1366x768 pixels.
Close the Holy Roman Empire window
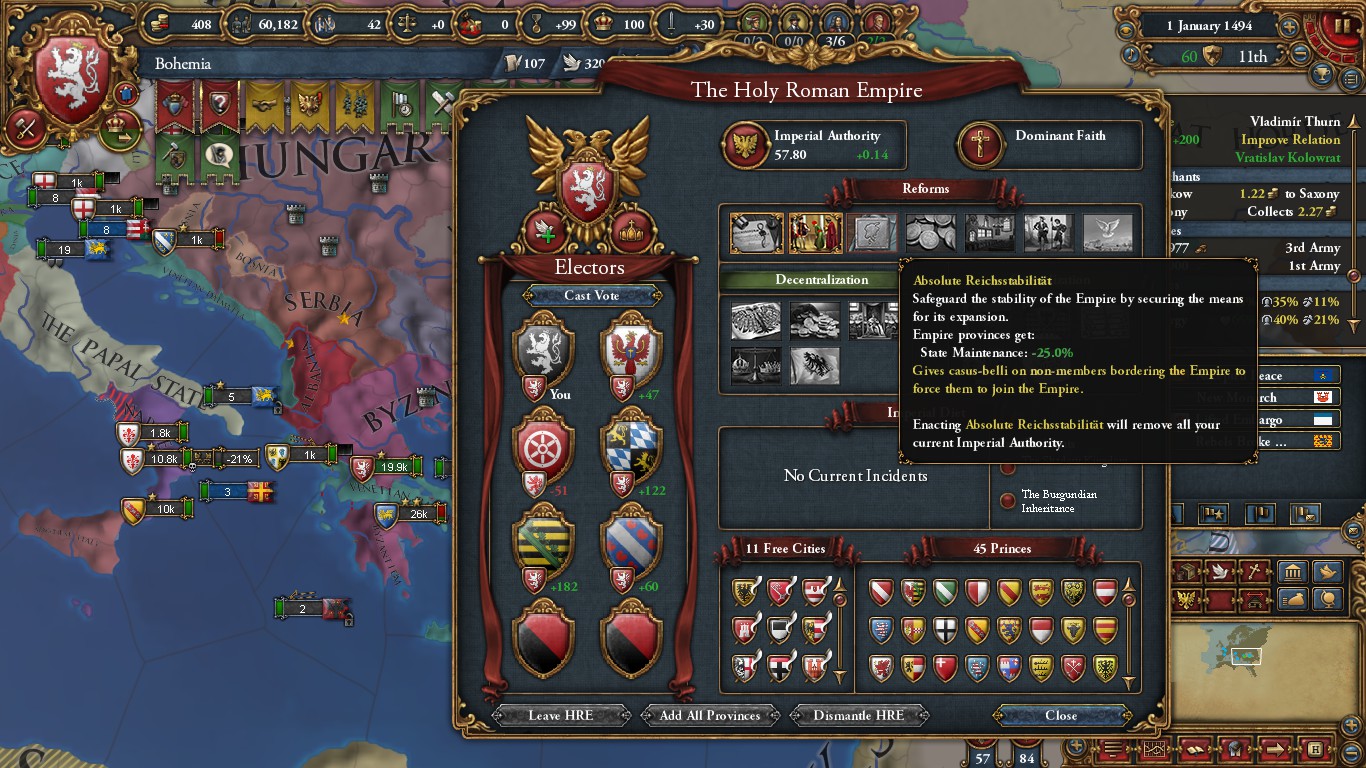coord(1061,715)
